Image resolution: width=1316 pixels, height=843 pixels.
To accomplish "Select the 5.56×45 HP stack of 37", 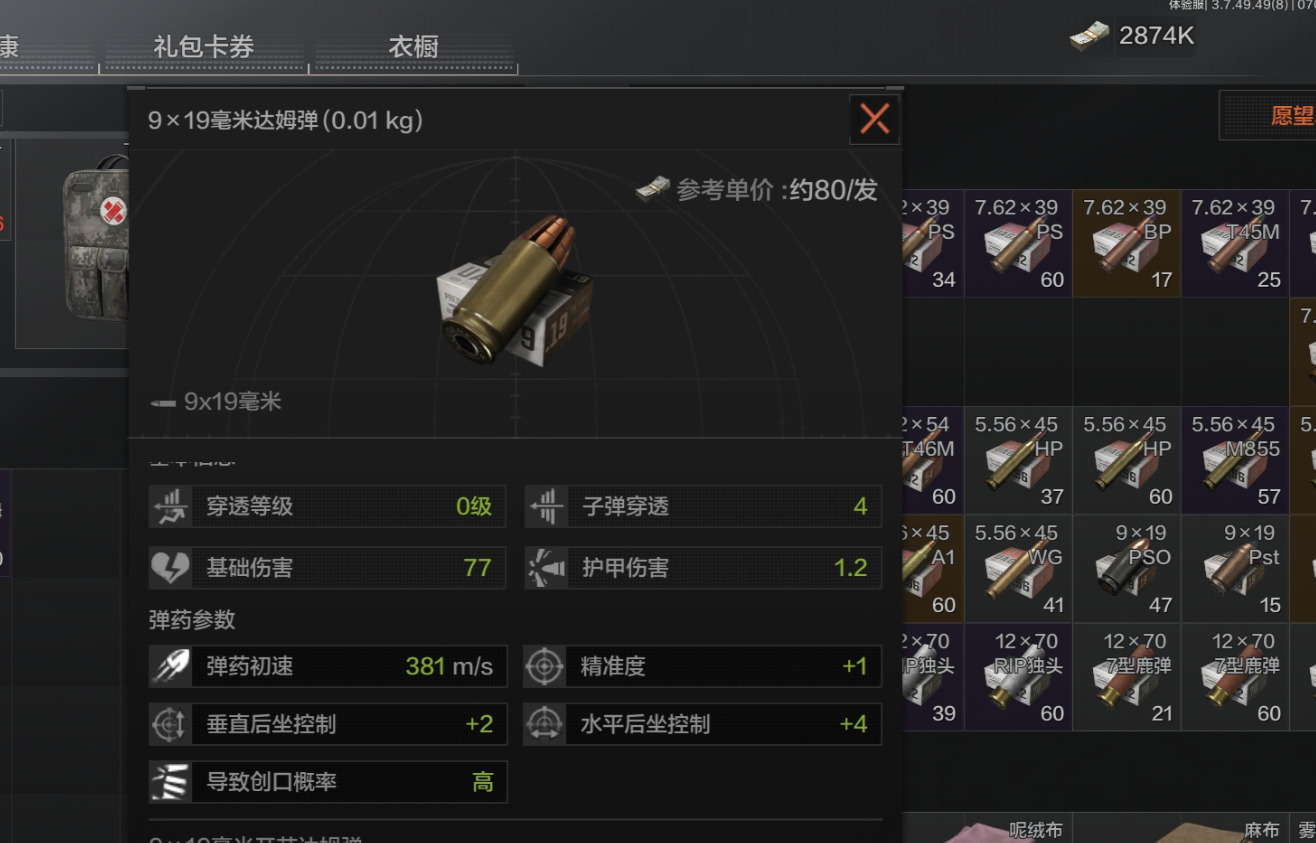I will [1018, 460].
